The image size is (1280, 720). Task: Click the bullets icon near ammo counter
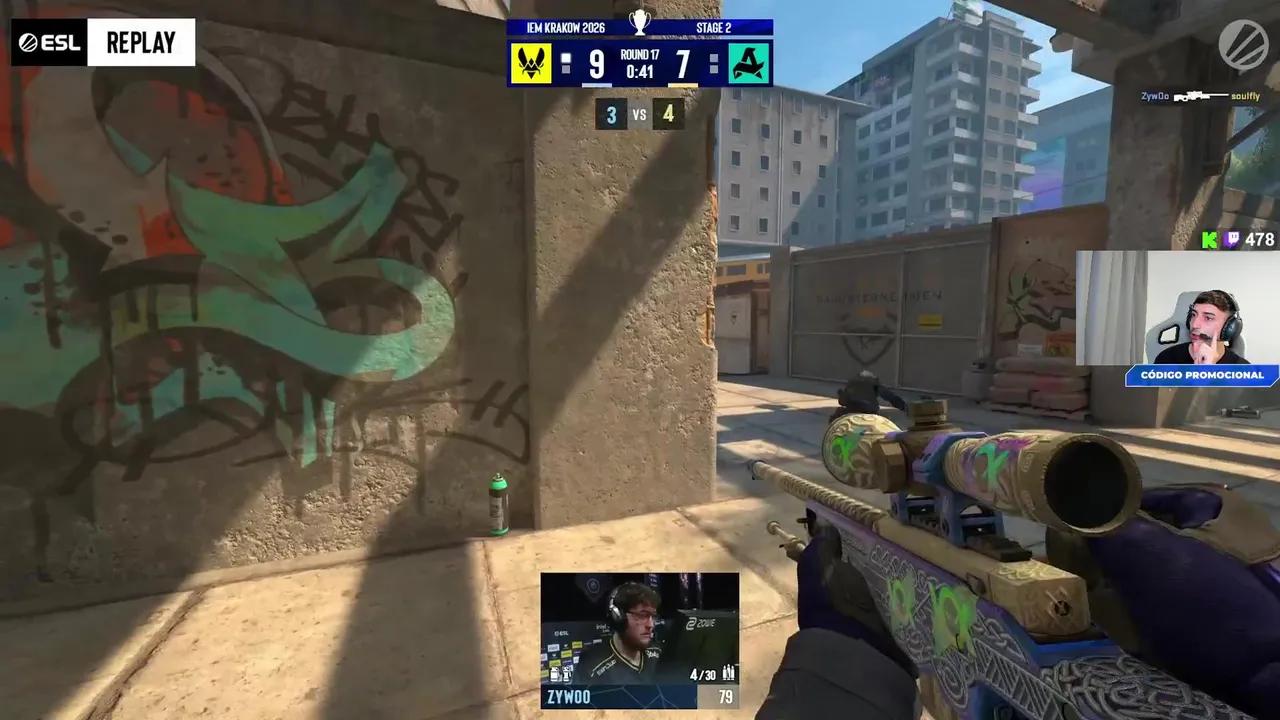point(728,674)
